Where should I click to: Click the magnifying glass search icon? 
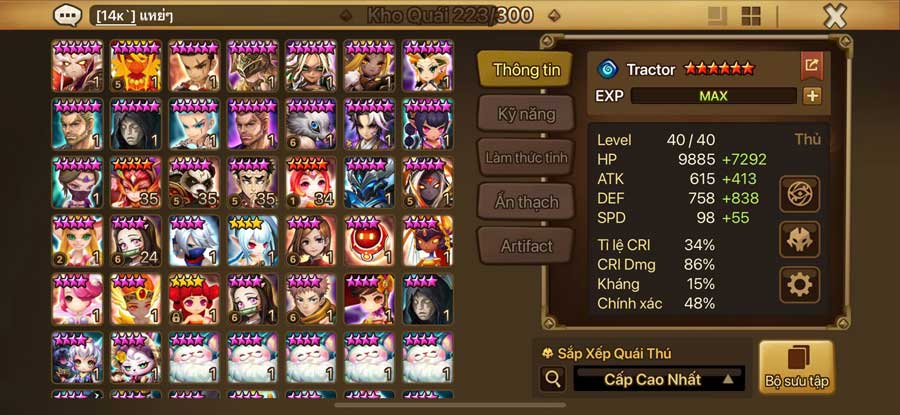tap(552, 379)
